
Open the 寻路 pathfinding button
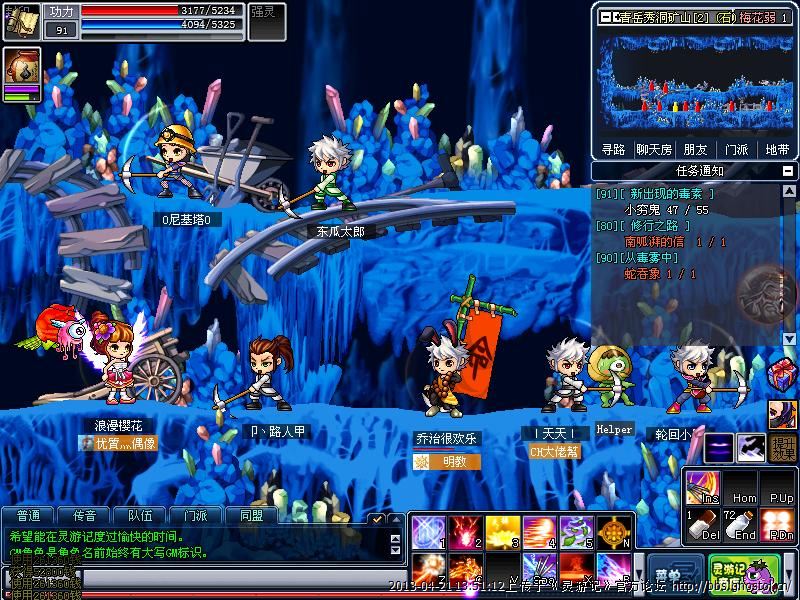(x=613, y=150)
